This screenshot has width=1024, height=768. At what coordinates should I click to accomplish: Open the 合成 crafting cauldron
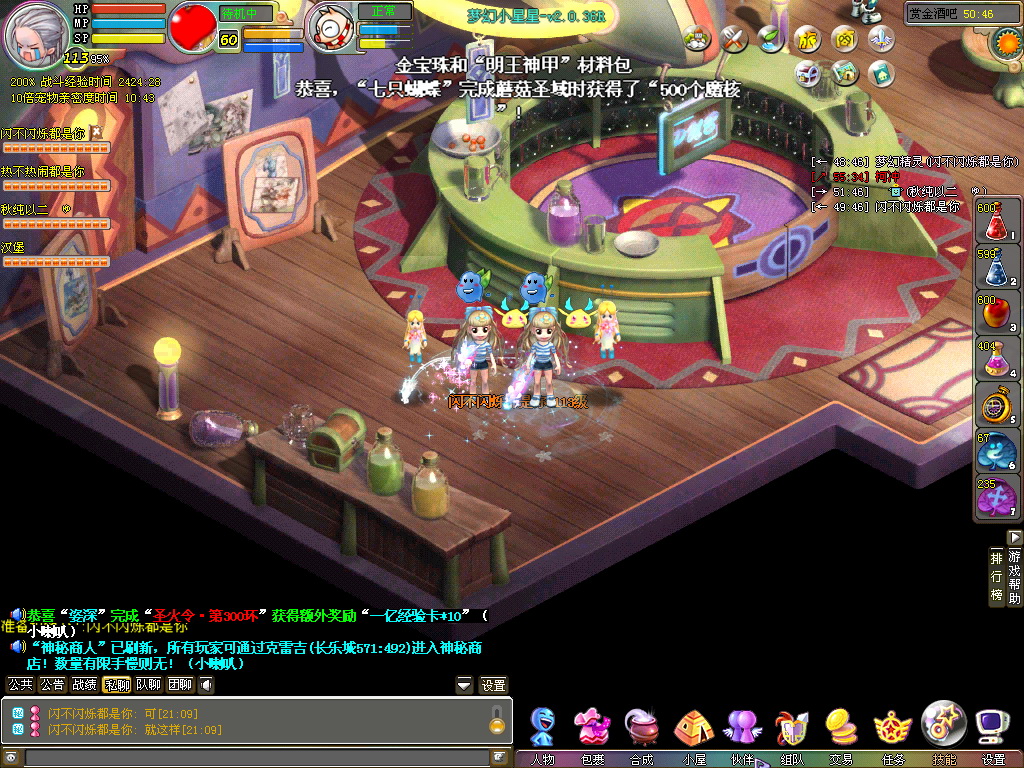[641, 730]
